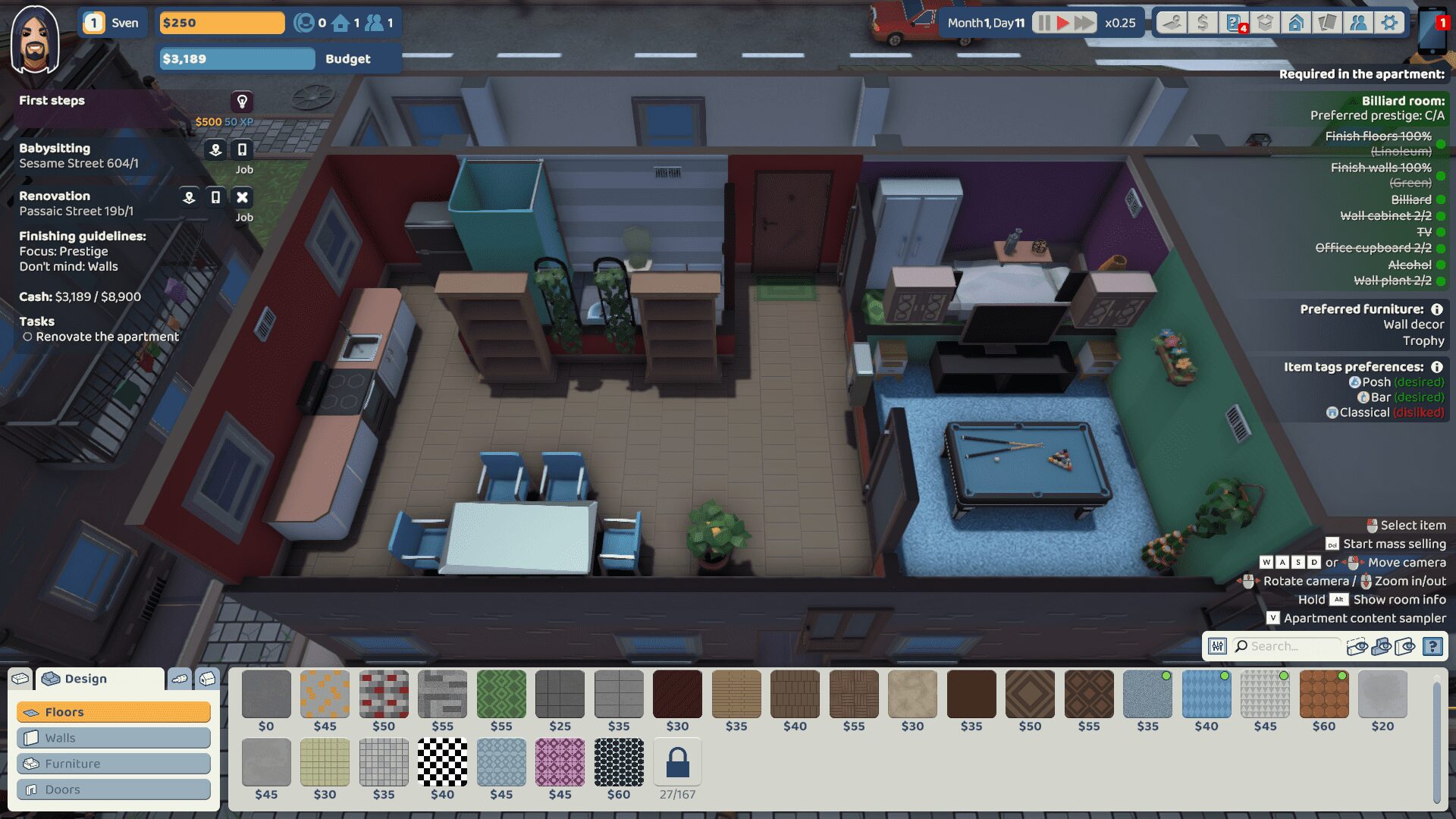Screen dimensions: 1456x819
Task: Open the help question mark button
Action: (1432, 646)
